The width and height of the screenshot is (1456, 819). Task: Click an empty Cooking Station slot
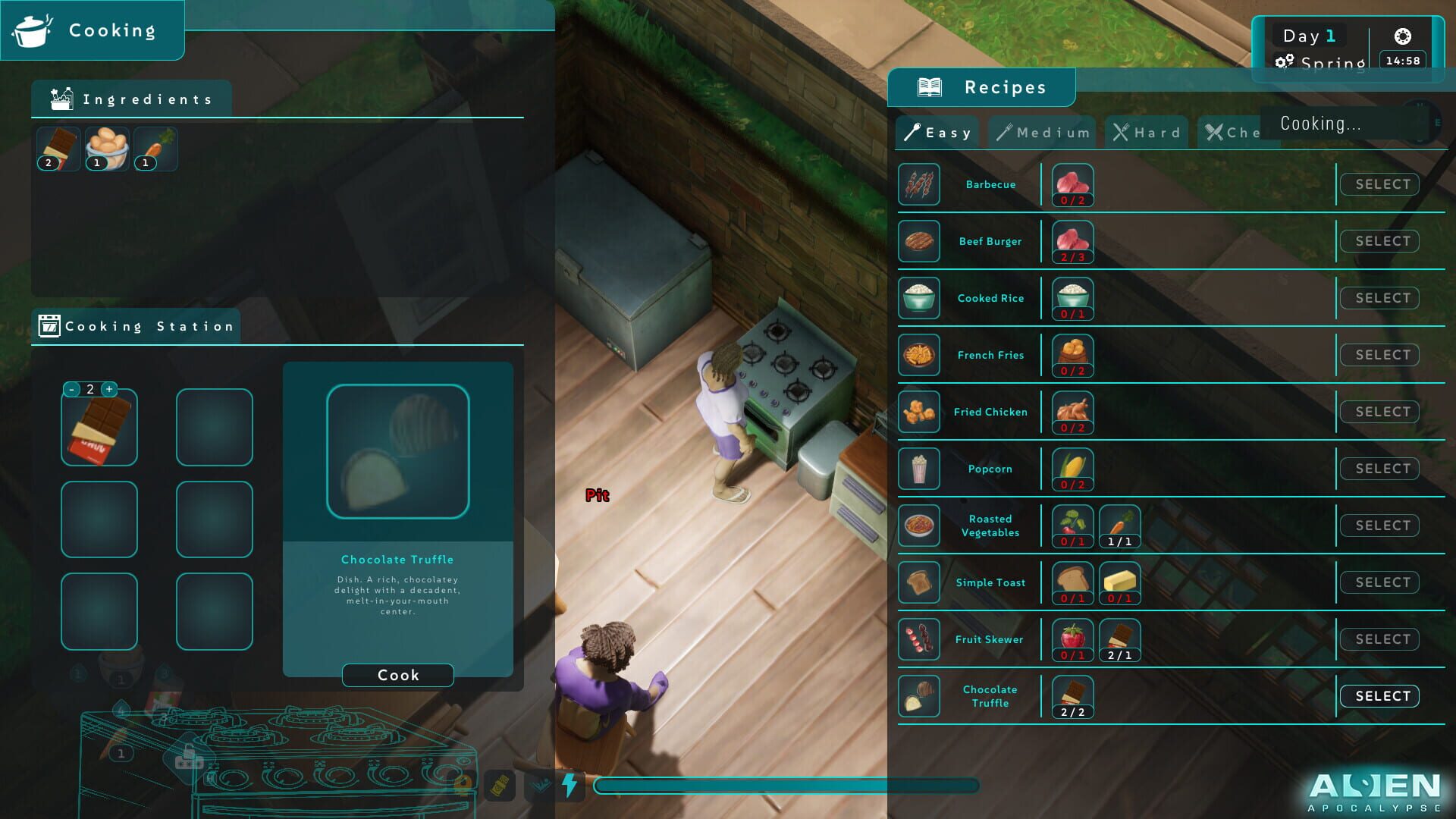[x=214, y=428]
